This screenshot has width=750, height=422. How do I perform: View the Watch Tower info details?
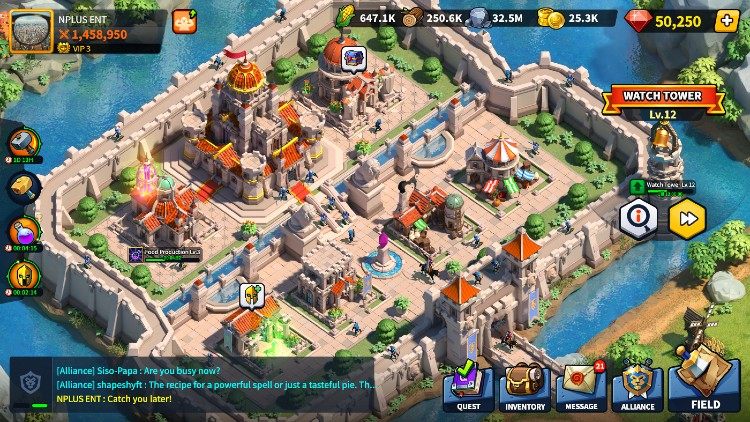point(638,219)
